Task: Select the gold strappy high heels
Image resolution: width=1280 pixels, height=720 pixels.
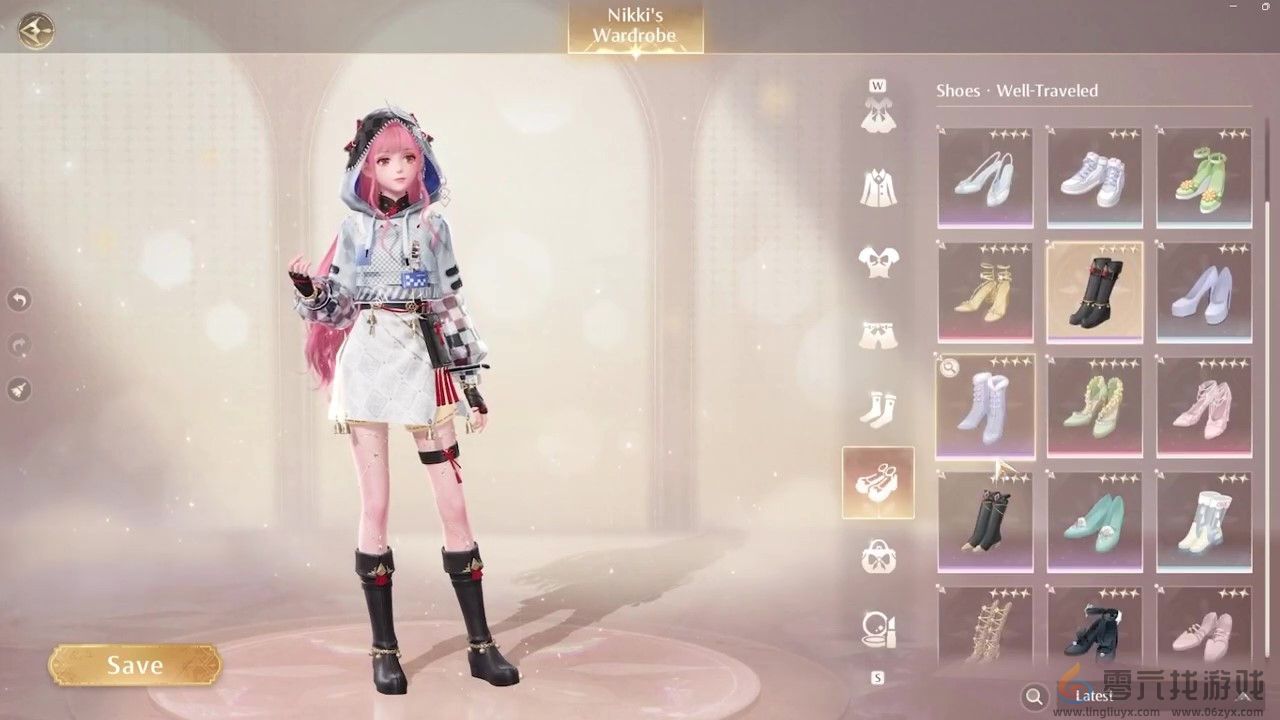Action: pos(985,291)
